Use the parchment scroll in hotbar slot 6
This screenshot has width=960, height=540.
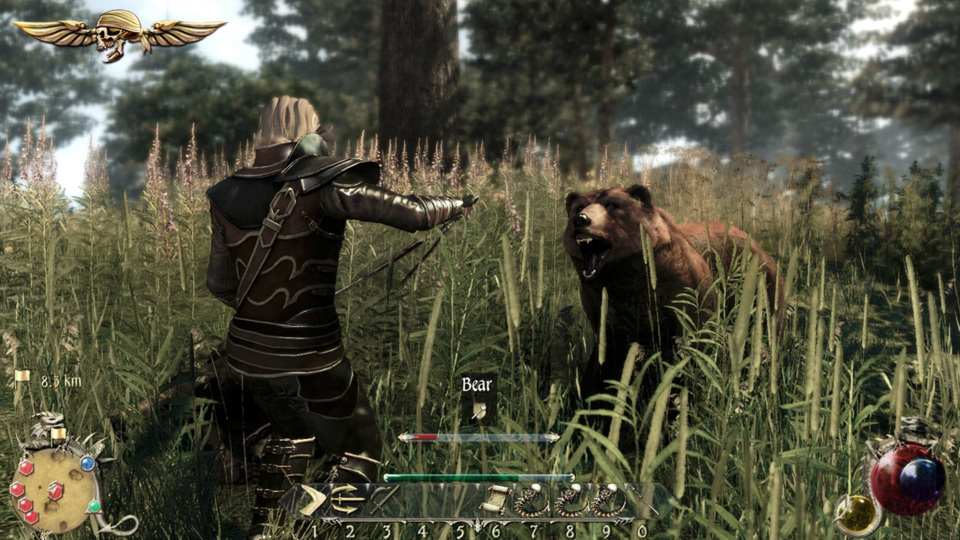pyautogui.click(x=496, y=500)
